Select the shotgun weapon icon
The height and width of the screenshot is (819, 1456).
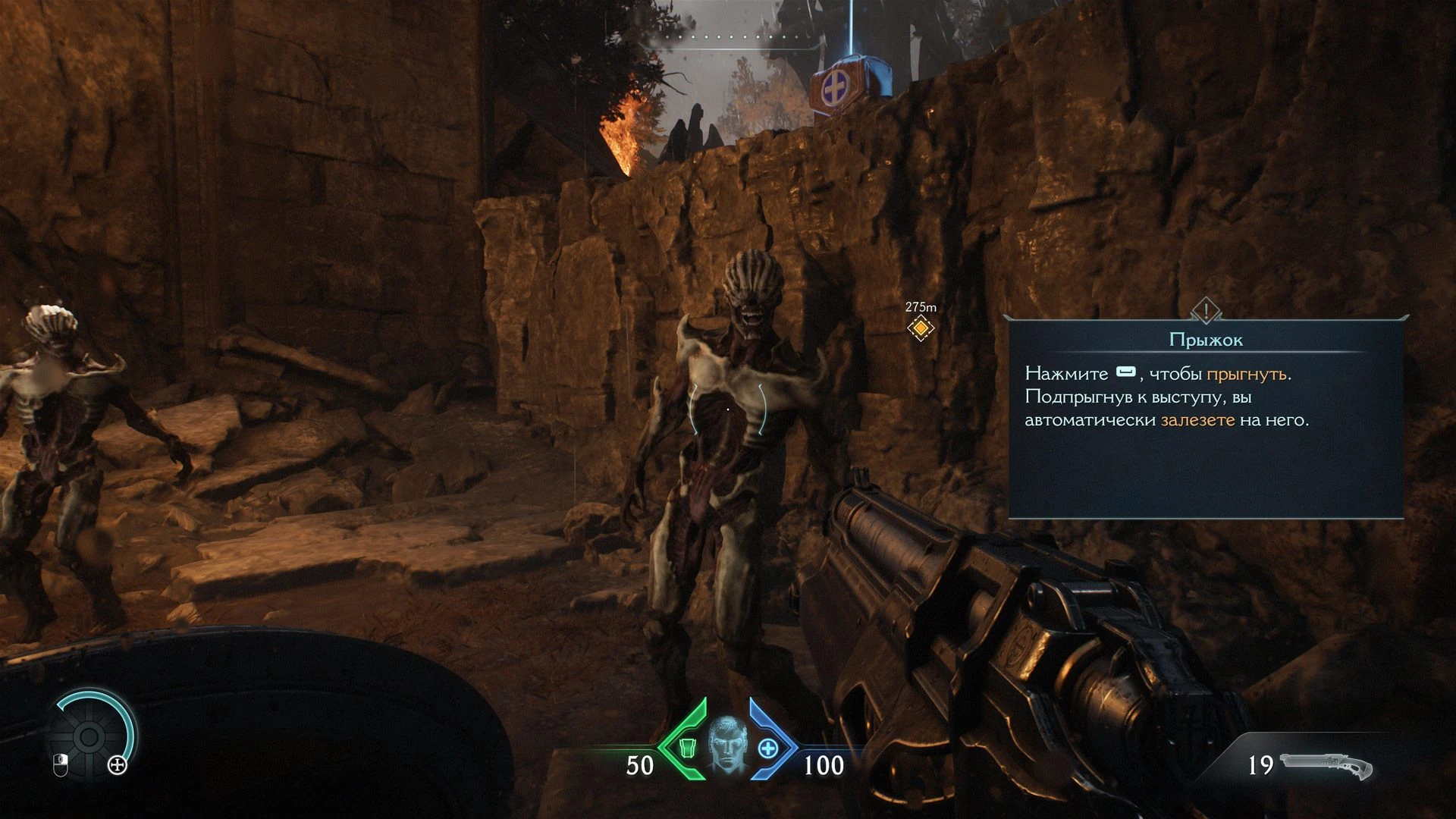pyautogui.click(x=1326, y=766)
